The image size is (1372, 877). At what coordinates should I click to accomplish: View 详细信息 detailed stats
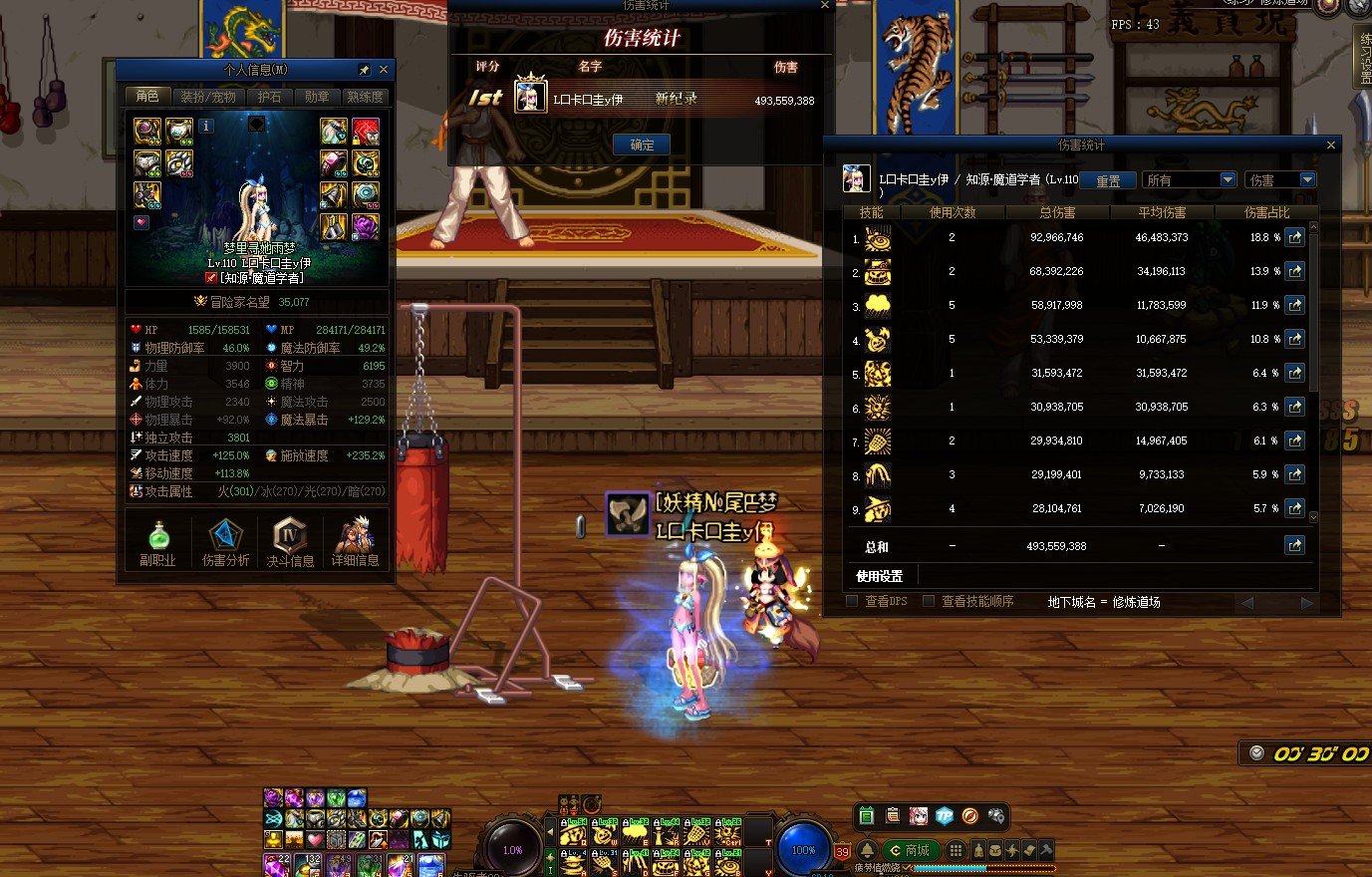355,542
